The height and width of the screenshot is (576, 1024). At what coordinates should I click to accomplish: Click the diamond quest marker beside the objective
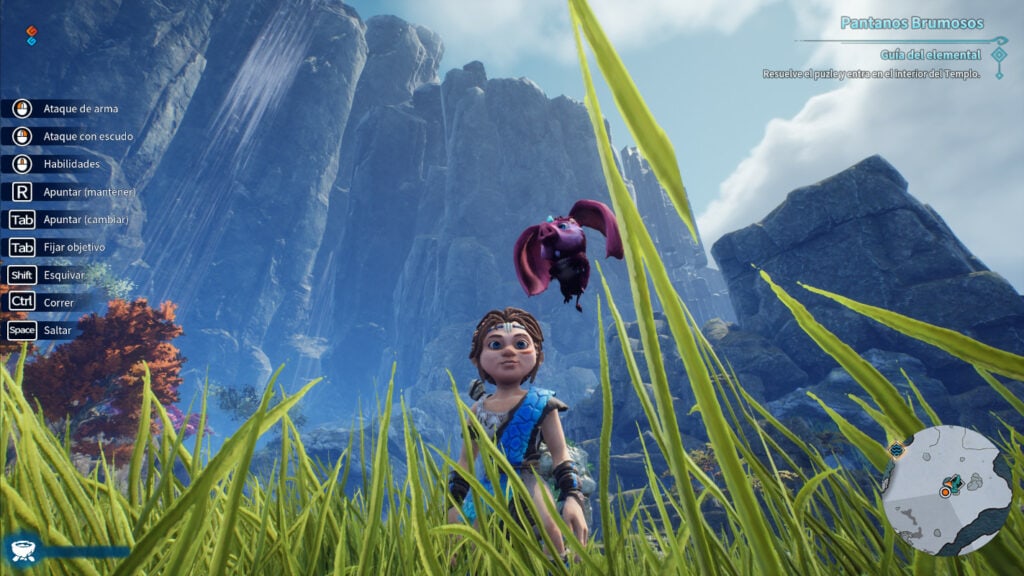click(999, 54)
